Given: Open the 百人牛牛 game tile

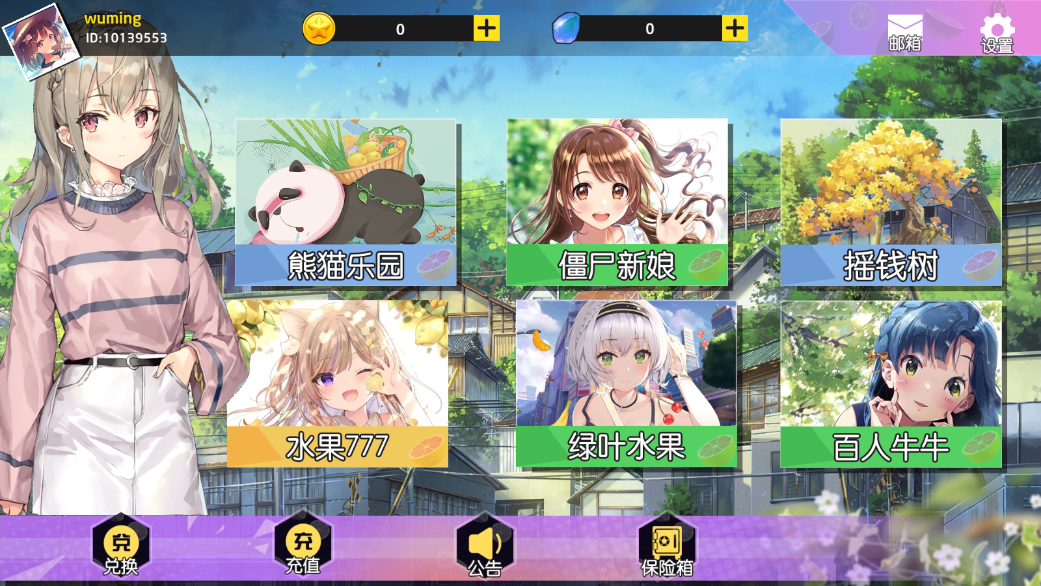Looking at the screenshot, I should tap(891, 384).
